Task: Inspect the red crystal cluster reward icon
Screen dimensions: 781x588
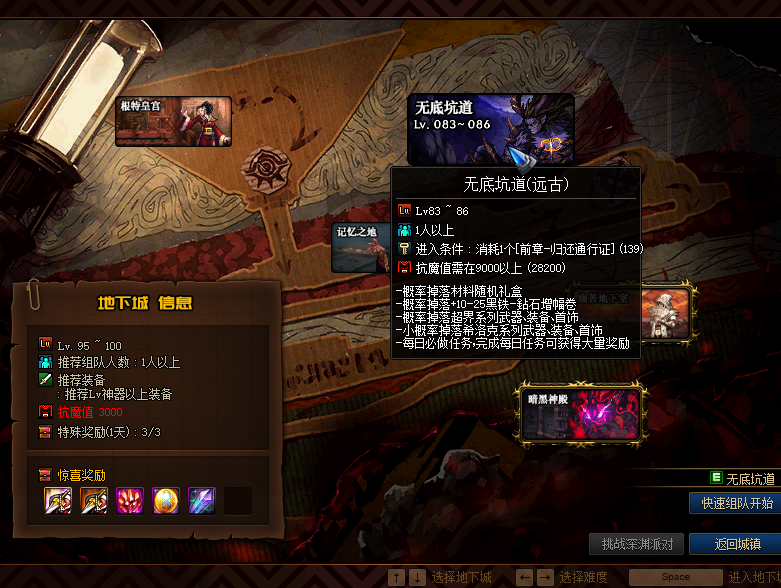Action: [130, 500]
